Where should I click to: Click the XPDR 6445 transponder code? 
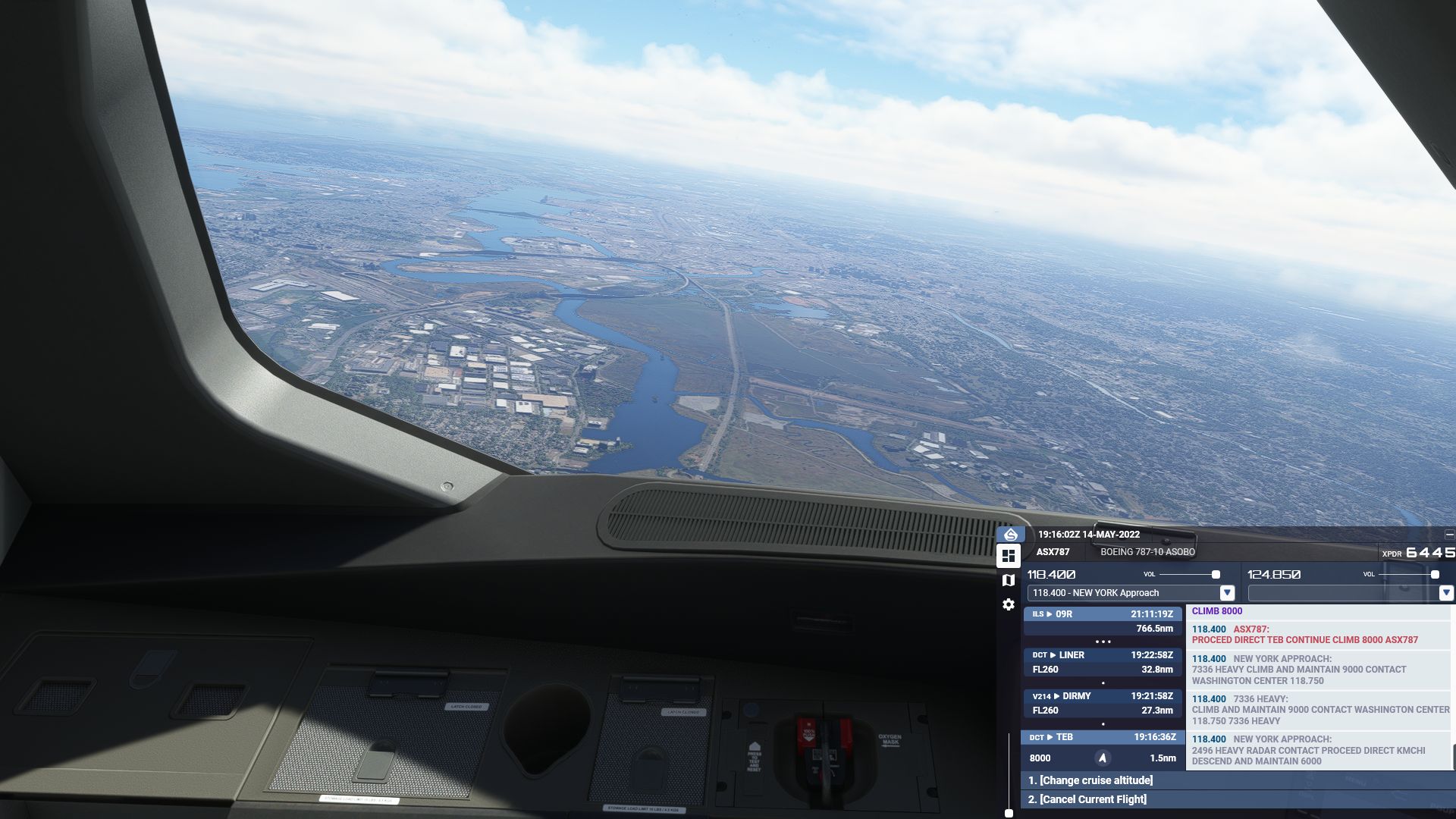click(1429, 553)
